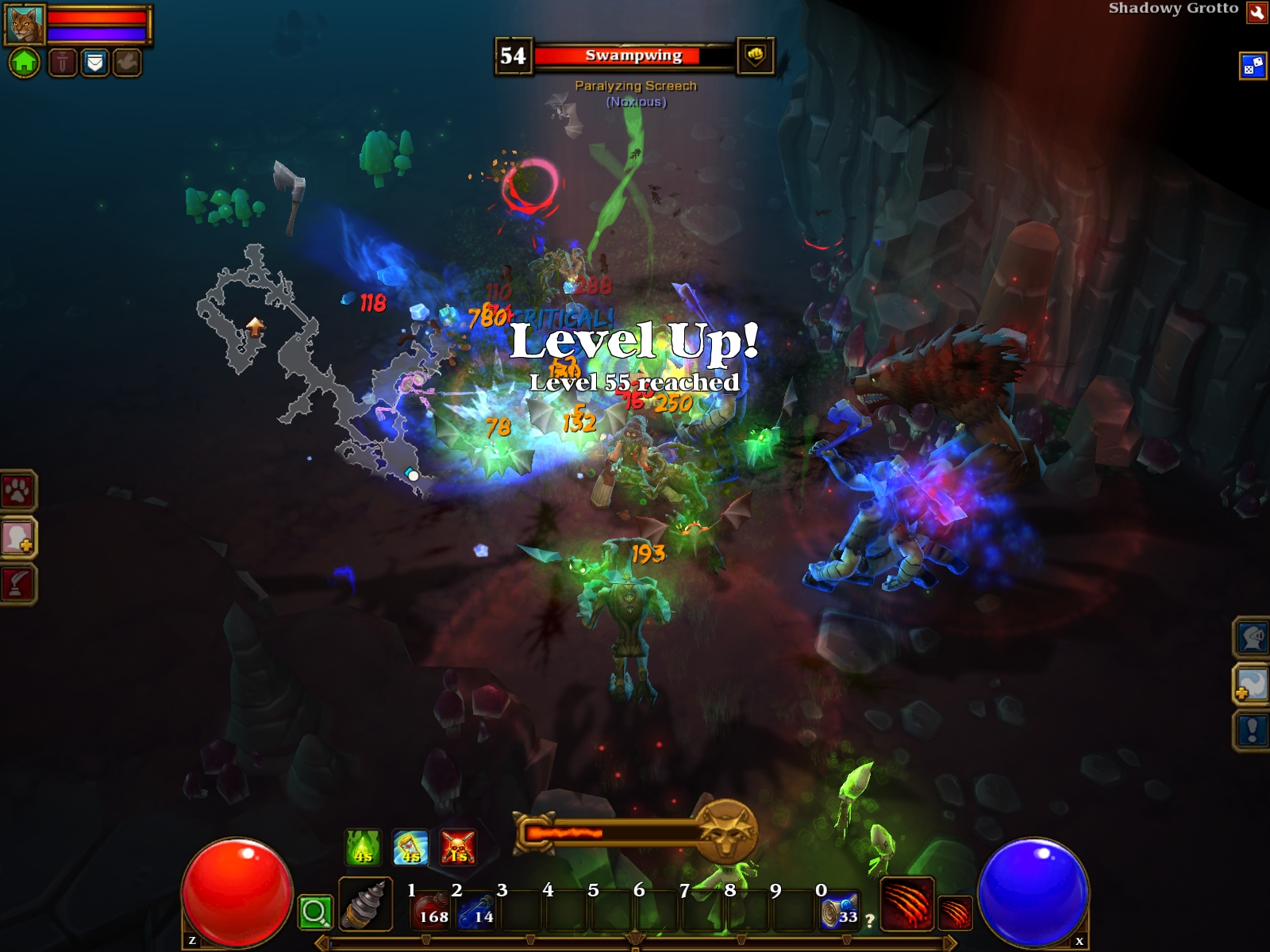Select the pet's sword stance icon
Screen dimensions: 1270x952
pos(63,62)
